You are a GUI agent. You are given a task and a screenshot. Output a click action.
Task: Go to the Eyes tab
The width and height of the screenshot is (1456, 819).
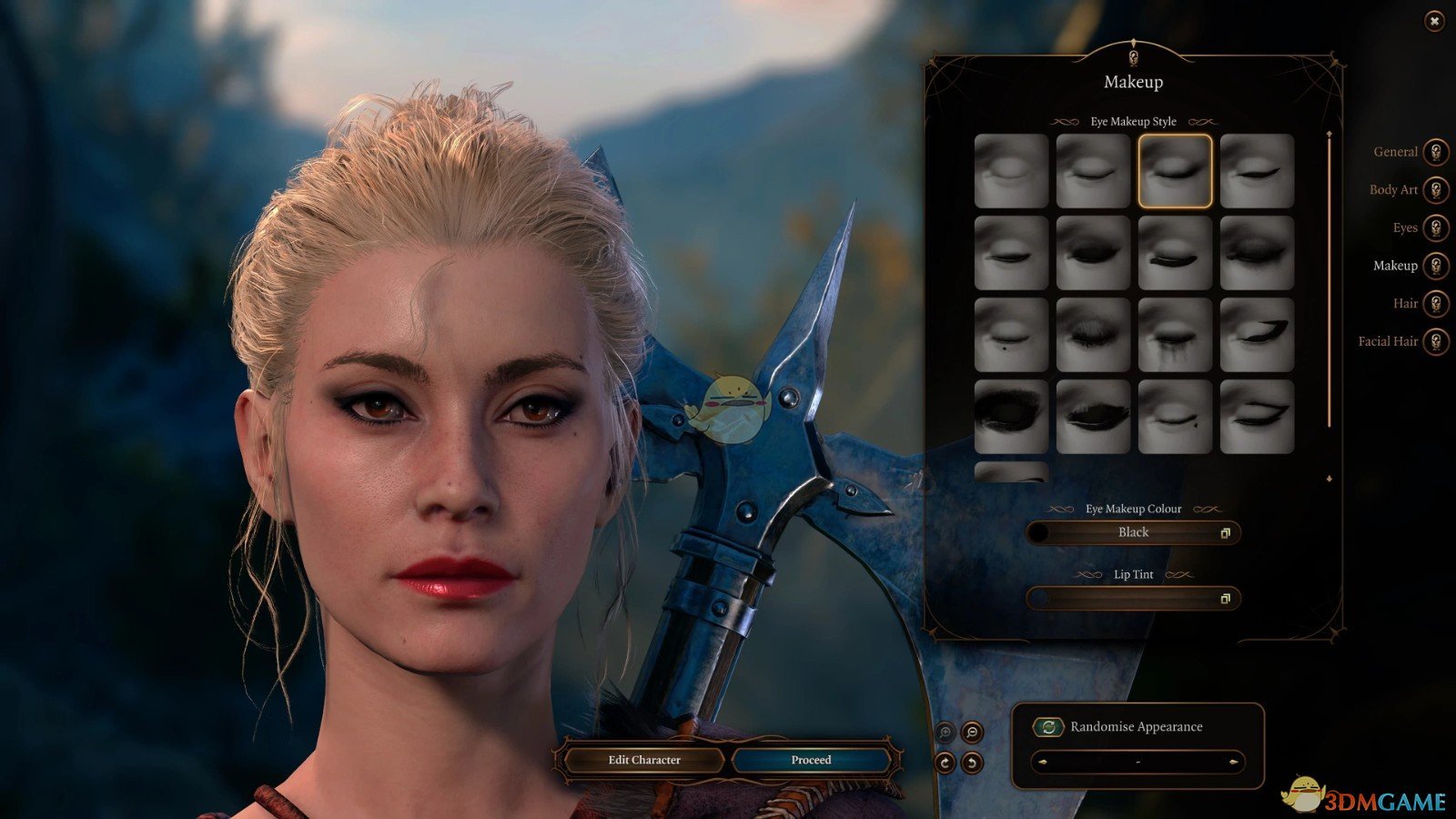[x=1435, y=227]
